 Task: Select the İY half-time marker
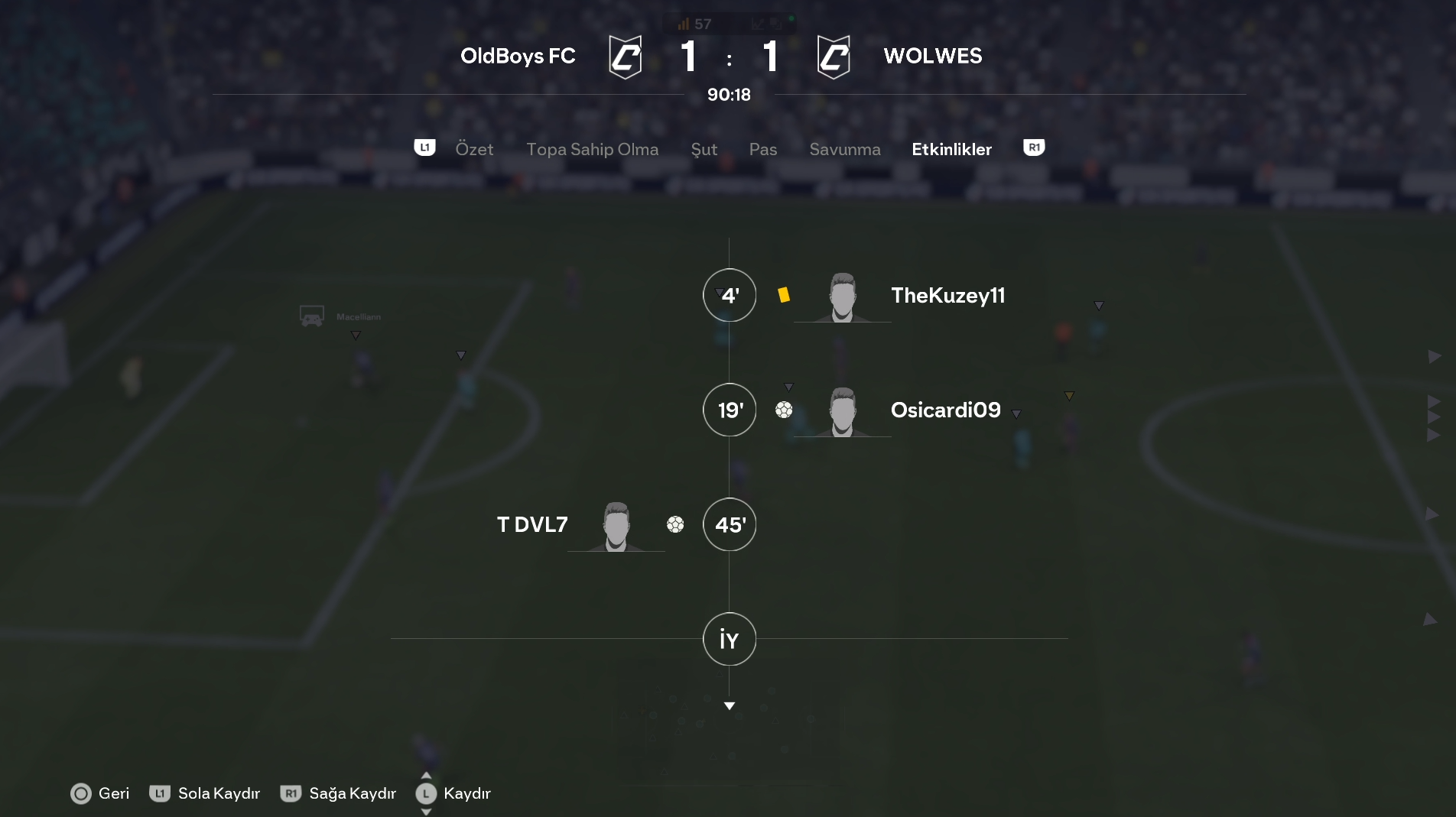(730, 640)
